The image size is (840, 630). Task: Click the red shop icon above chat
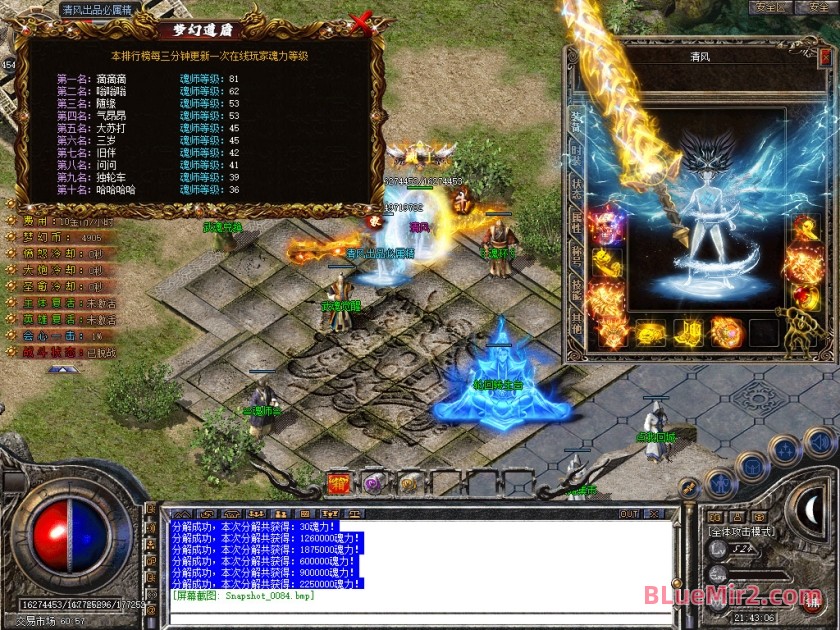(x=338, y=484)
